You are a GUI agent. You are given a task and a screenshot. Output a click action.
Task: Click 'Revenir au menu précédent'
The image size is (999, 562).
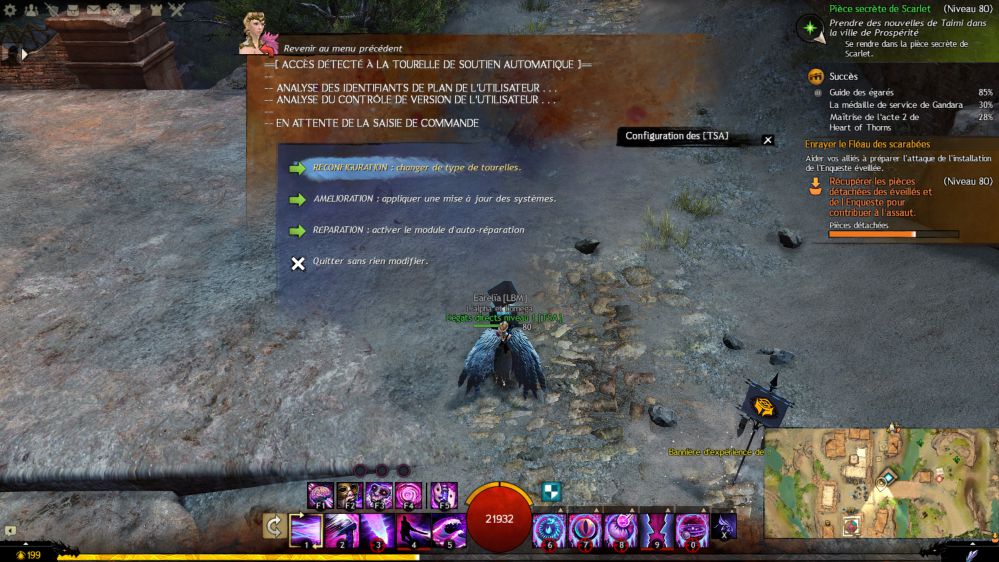(342, 48)
